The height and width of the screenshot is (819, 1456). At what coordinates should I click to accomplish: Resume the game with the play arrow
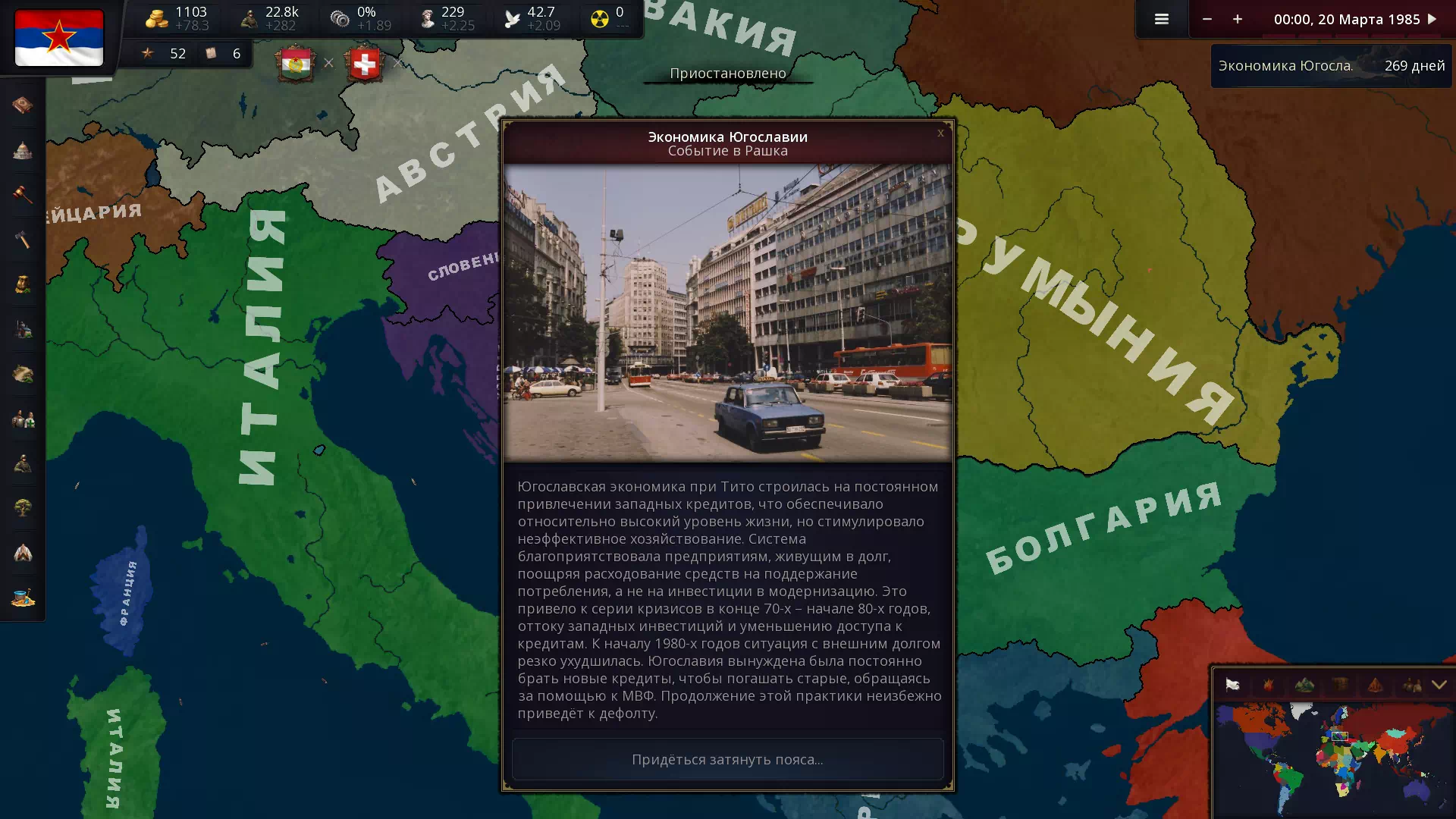click(1432, 19)
